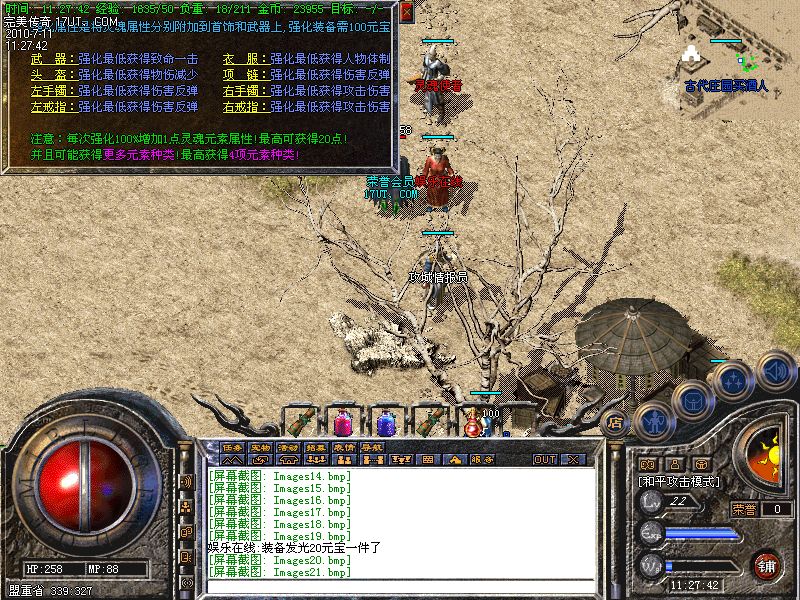The image size is (800, 600).
Task: Toggle the sound speaker button
Action: coord(776,371)
